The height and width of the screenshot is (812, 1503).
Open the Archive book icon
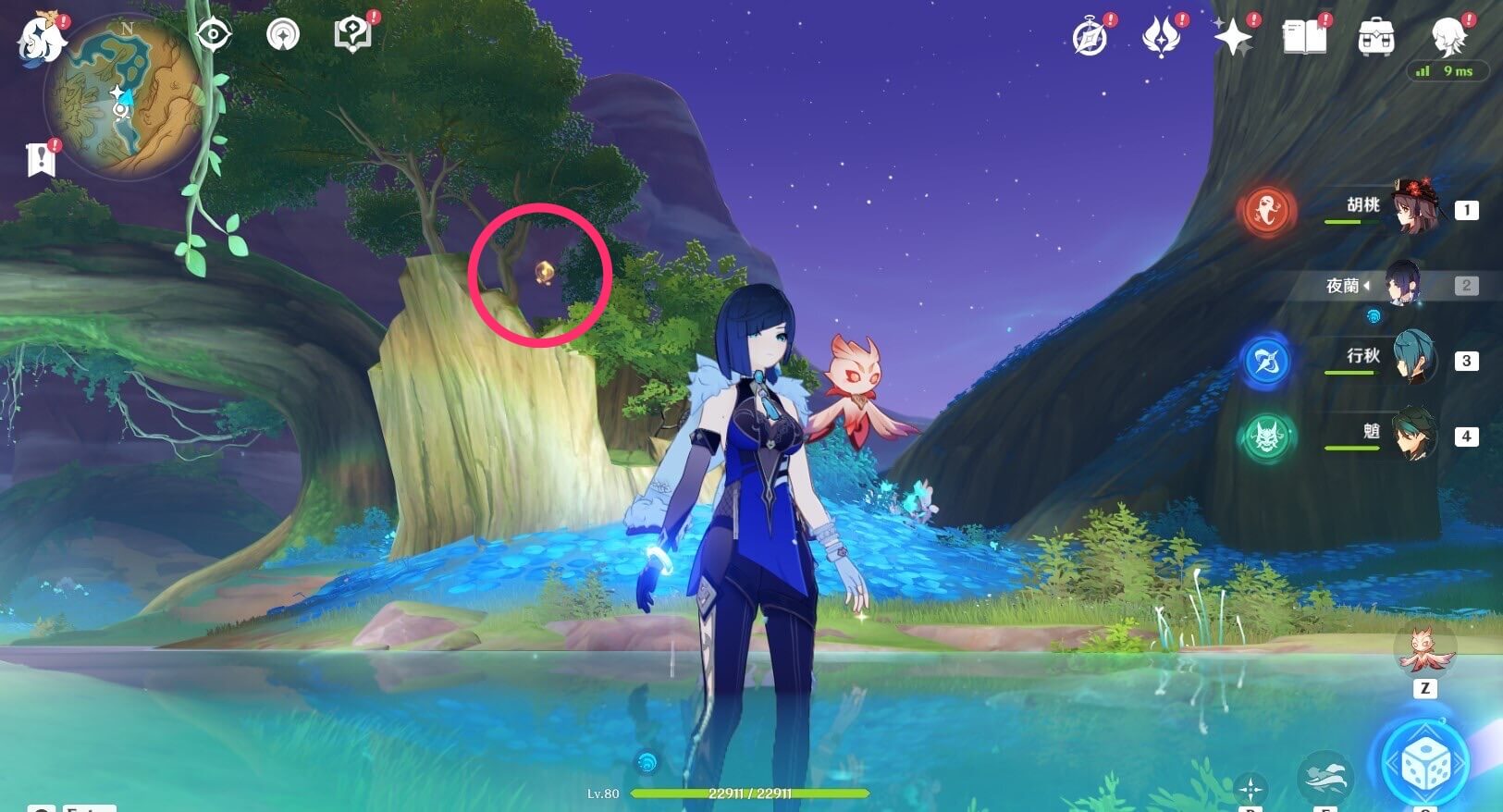pyautogui.click(x=1306, y=37)
